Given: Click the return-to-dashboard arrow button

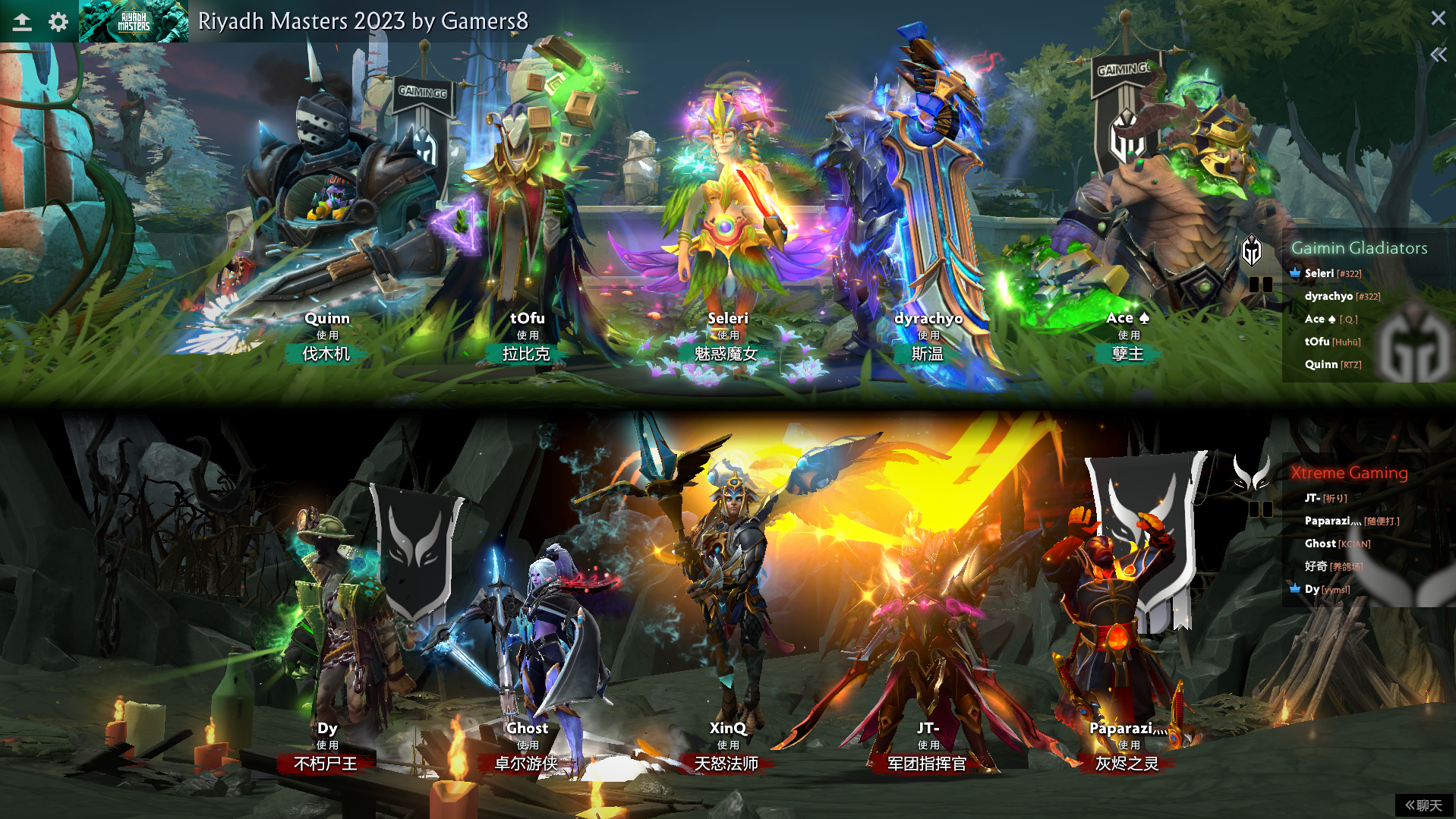Looking at the screenshot, I should click(22, 22).
